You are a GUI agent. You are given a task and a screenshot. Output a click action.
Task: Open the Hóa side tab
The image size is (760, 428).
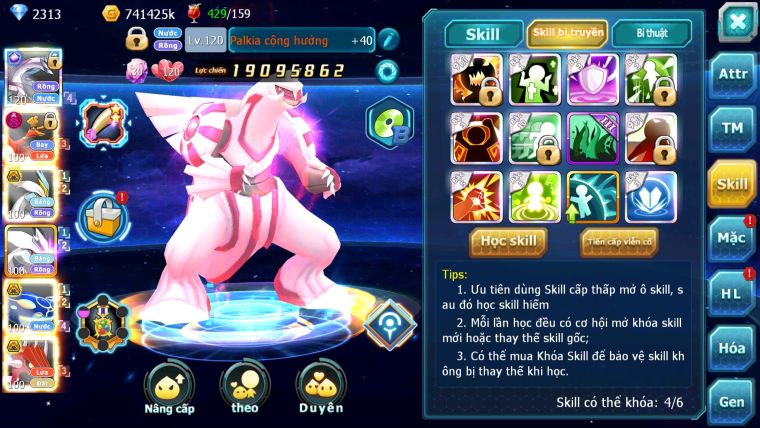pyautogui.click(x=731, y=347)
